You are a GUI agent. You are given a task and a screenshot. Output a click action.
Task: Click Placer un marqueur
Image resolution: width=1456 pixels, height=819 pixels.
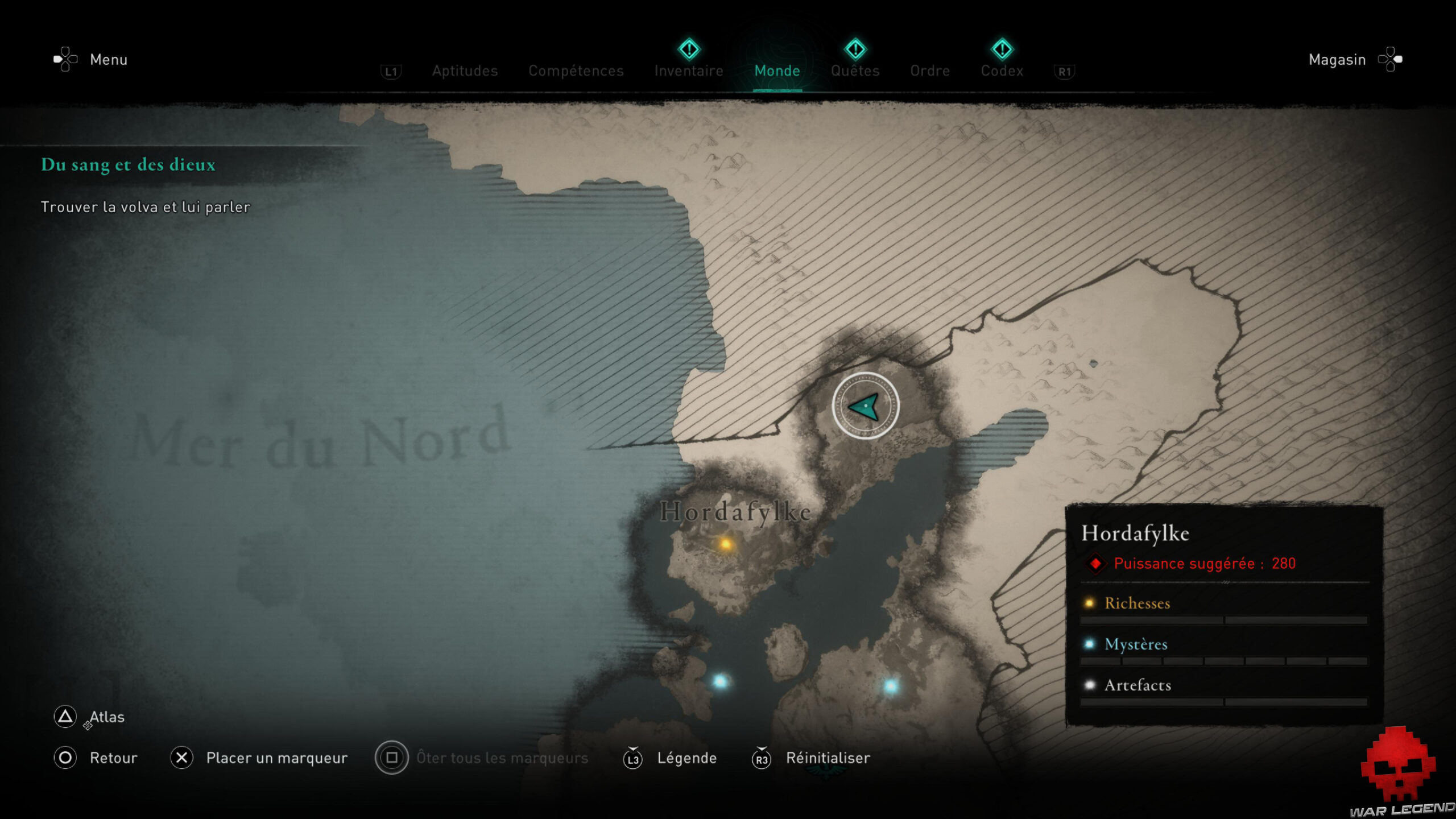[x=277, y=758]
